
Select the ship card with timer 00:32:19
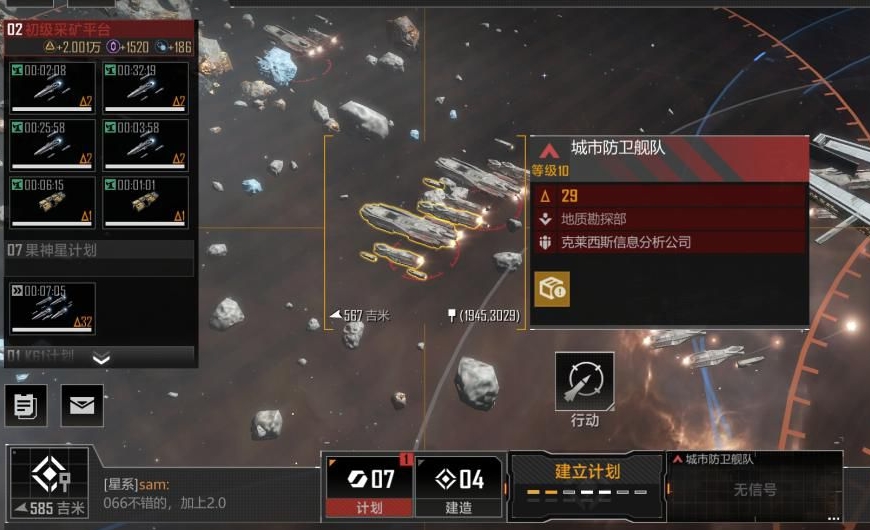tap(146, 87)
